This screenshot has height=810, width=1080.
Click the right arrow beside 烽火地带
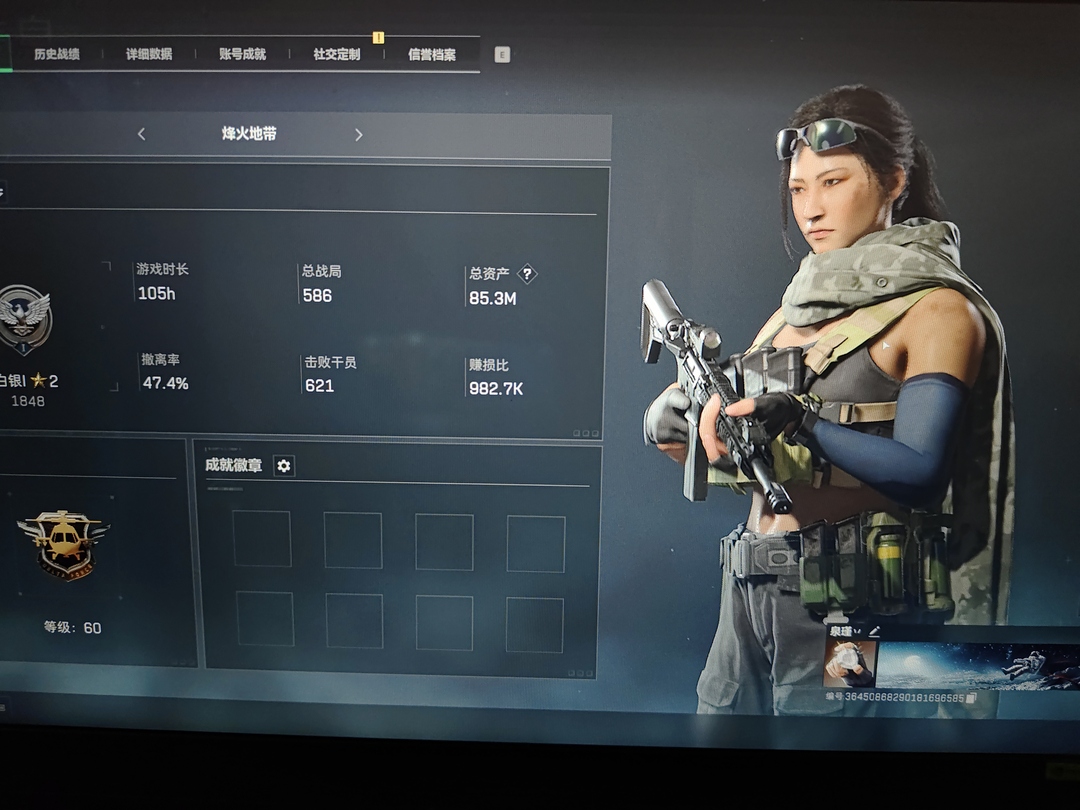pyautogui.click(x=358, y=135)
